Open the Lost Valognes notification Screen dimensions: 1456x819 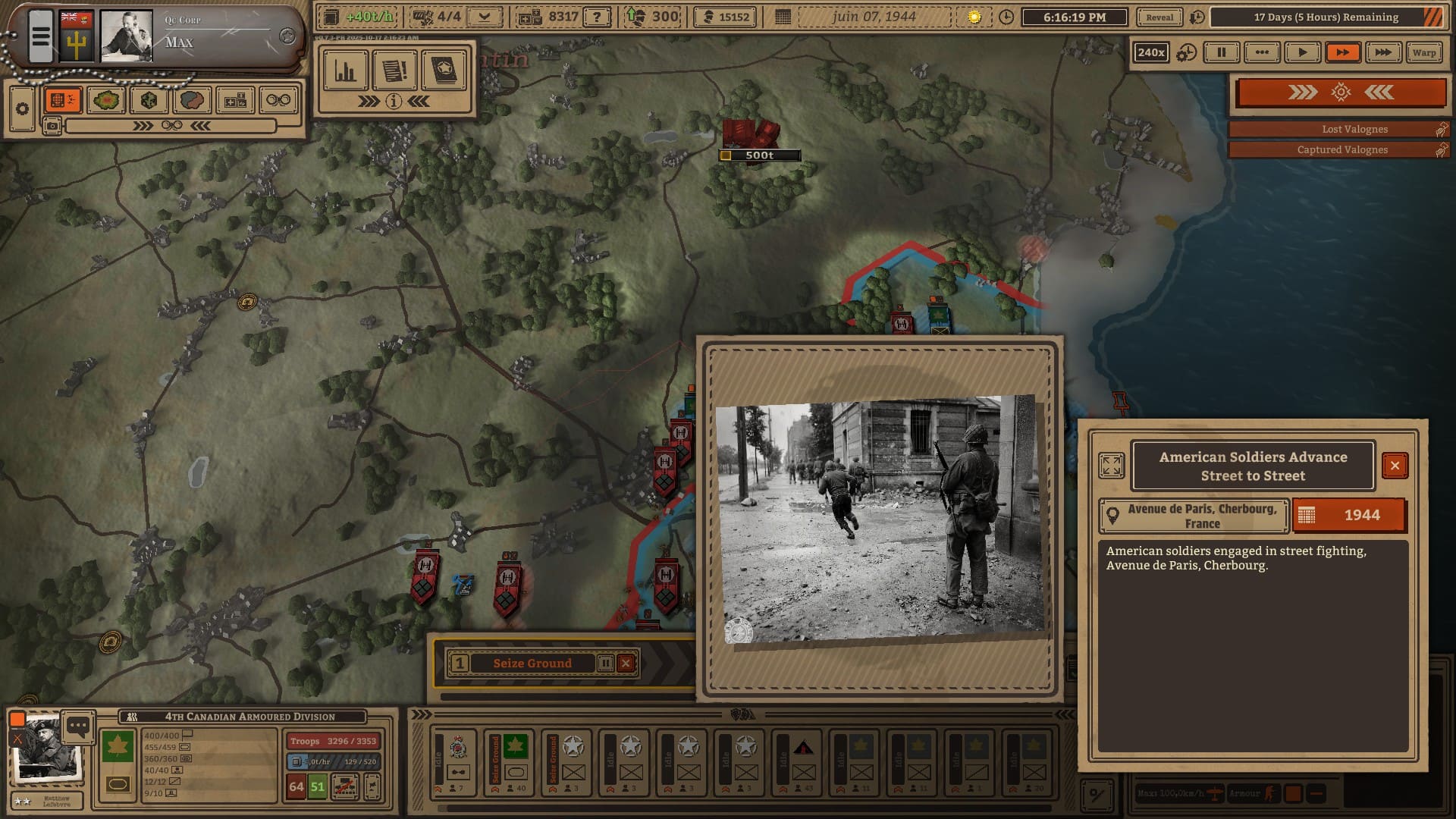(x=1338, y=130)
